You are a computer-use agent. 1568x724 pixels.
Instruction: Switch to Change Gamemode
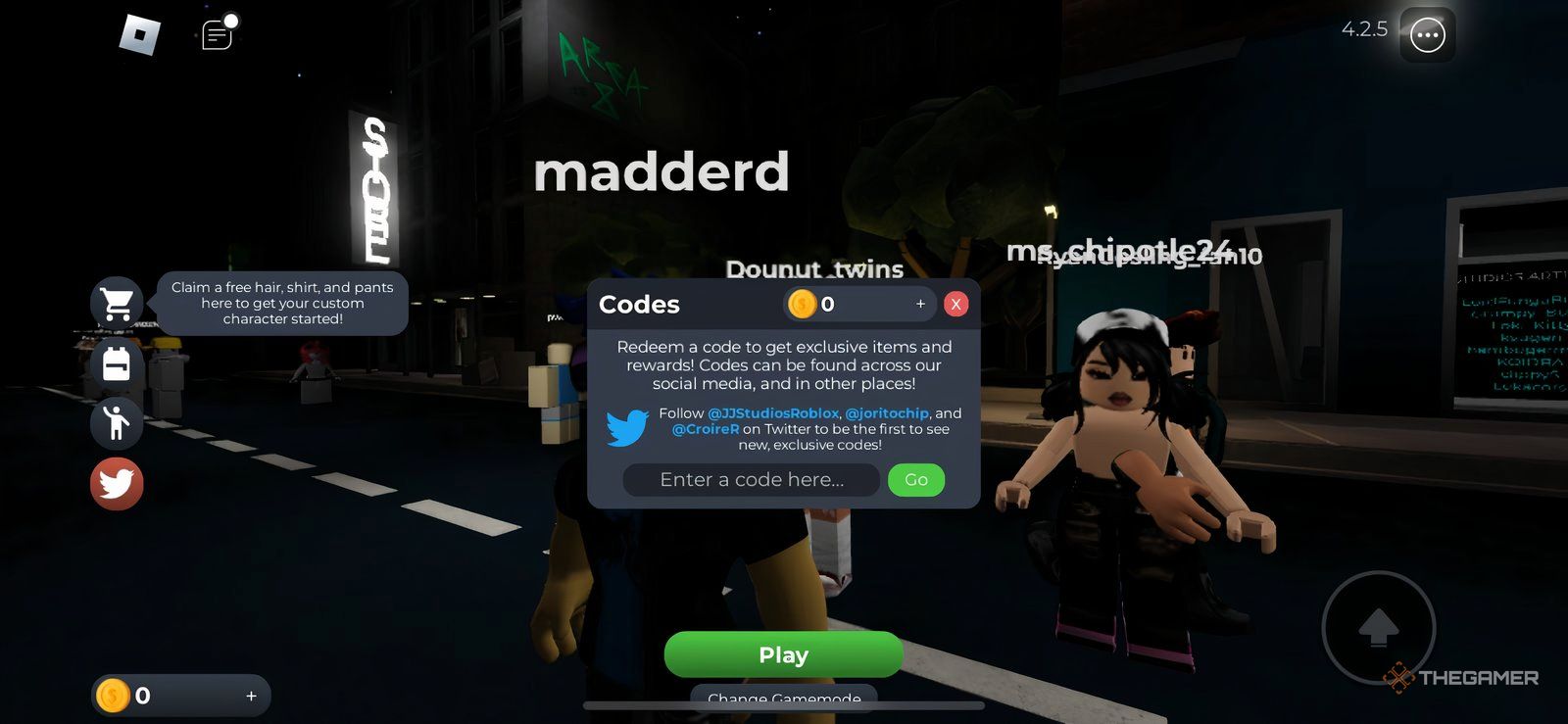click(x=783, y=699)
